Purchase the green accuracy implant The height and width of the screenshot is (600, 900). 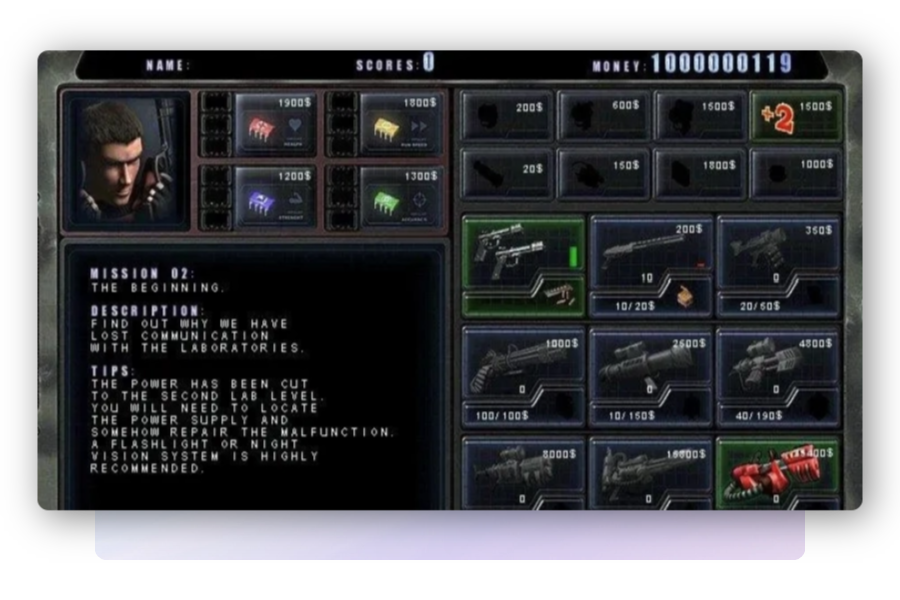(400, 194)
